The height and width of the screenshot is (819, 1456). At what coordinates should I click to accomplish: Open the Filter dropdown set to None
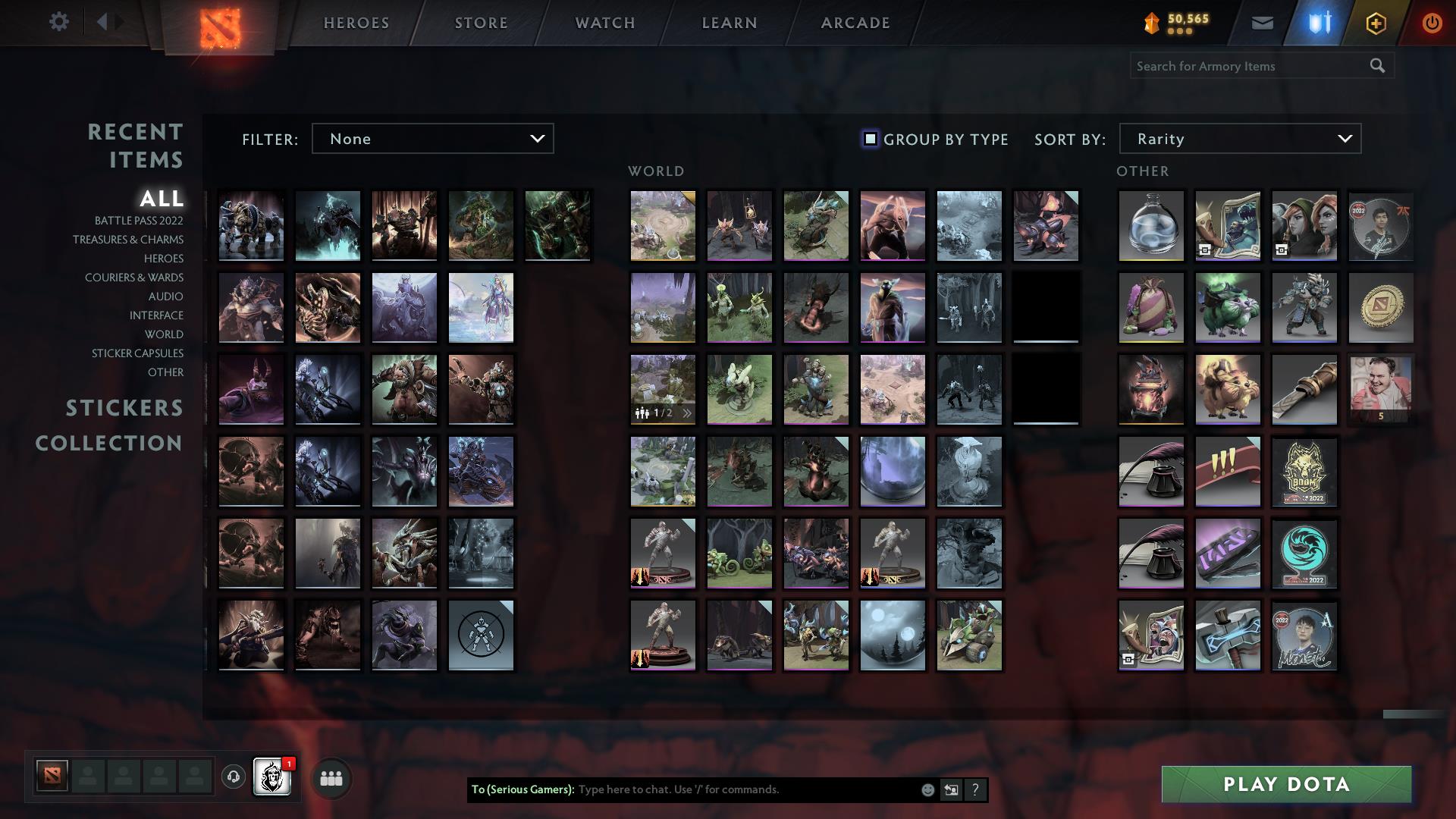pos(432,139)
